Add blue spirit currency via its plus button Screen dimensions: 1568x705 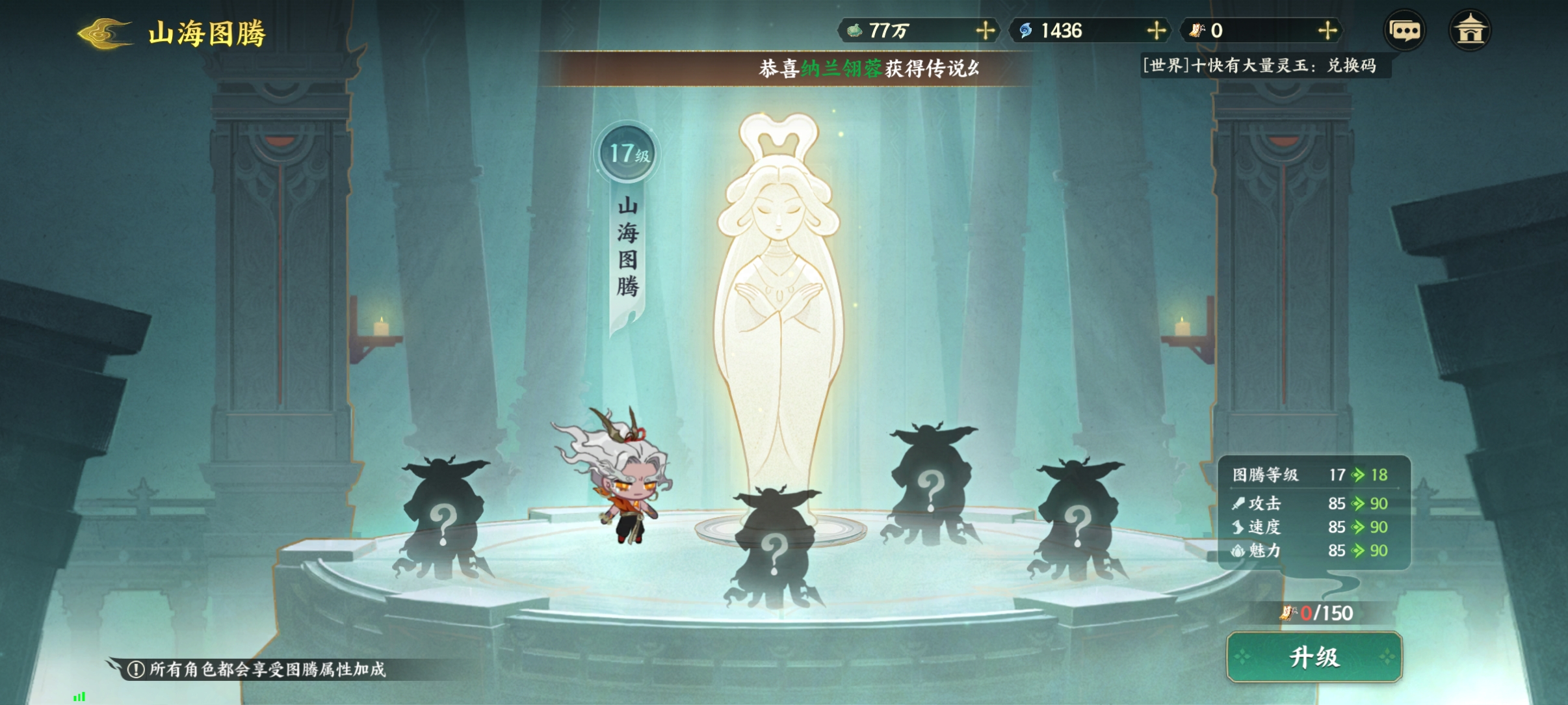1156,31
